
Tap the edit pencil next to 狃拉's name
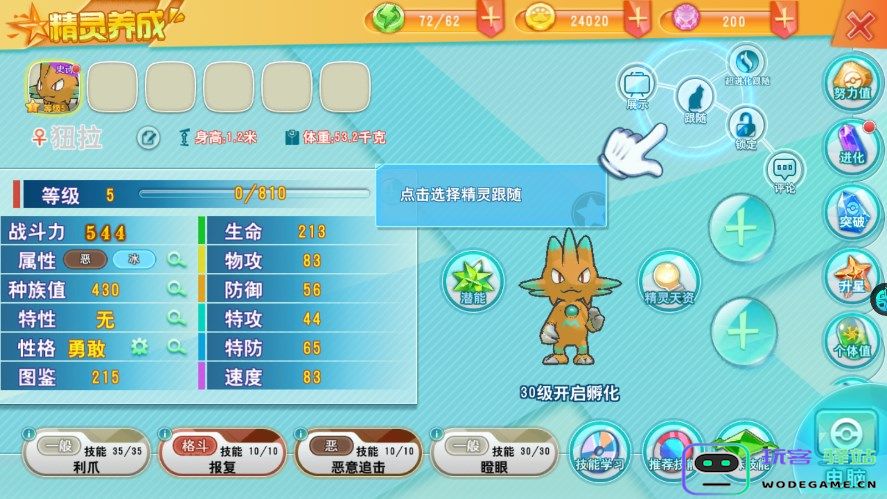[x=148, y=138]
